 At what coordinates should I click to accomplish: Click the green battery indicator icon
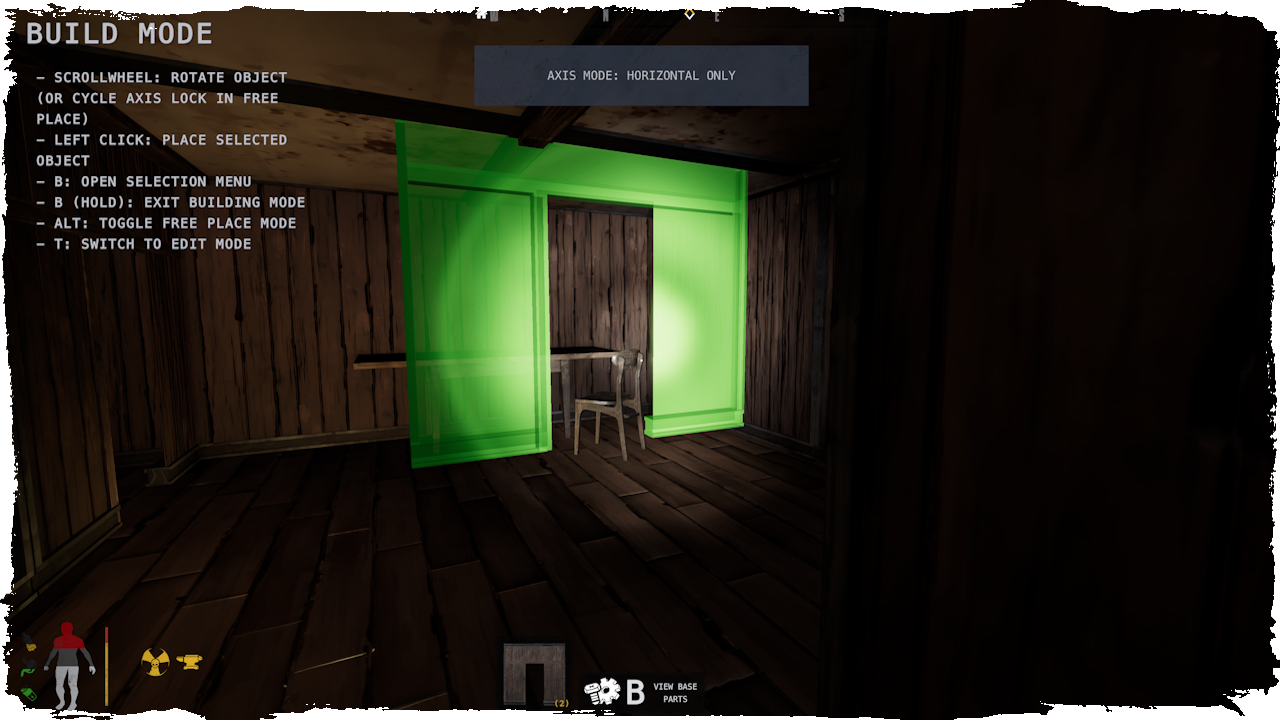tap(29, 694)
